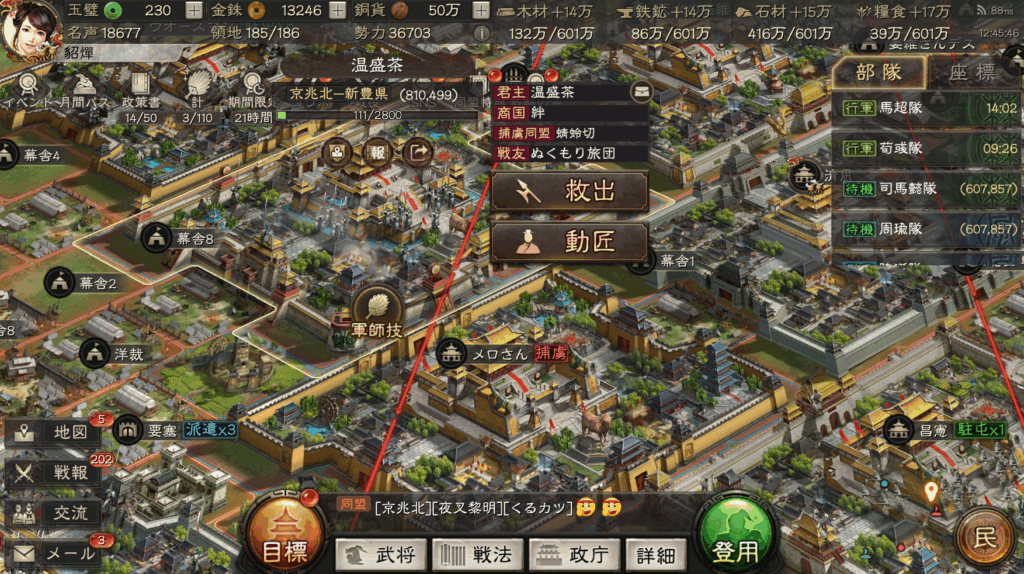Open the 目標 objectives button
1024x574 pixels.
[x=284, y=540]
